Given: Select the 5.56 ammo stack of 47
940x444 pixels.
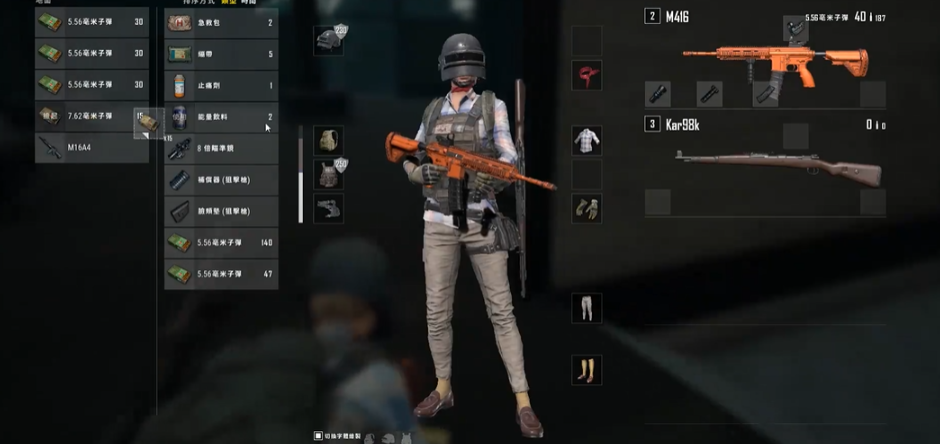Looking at the screenshot, I should 221,273.
